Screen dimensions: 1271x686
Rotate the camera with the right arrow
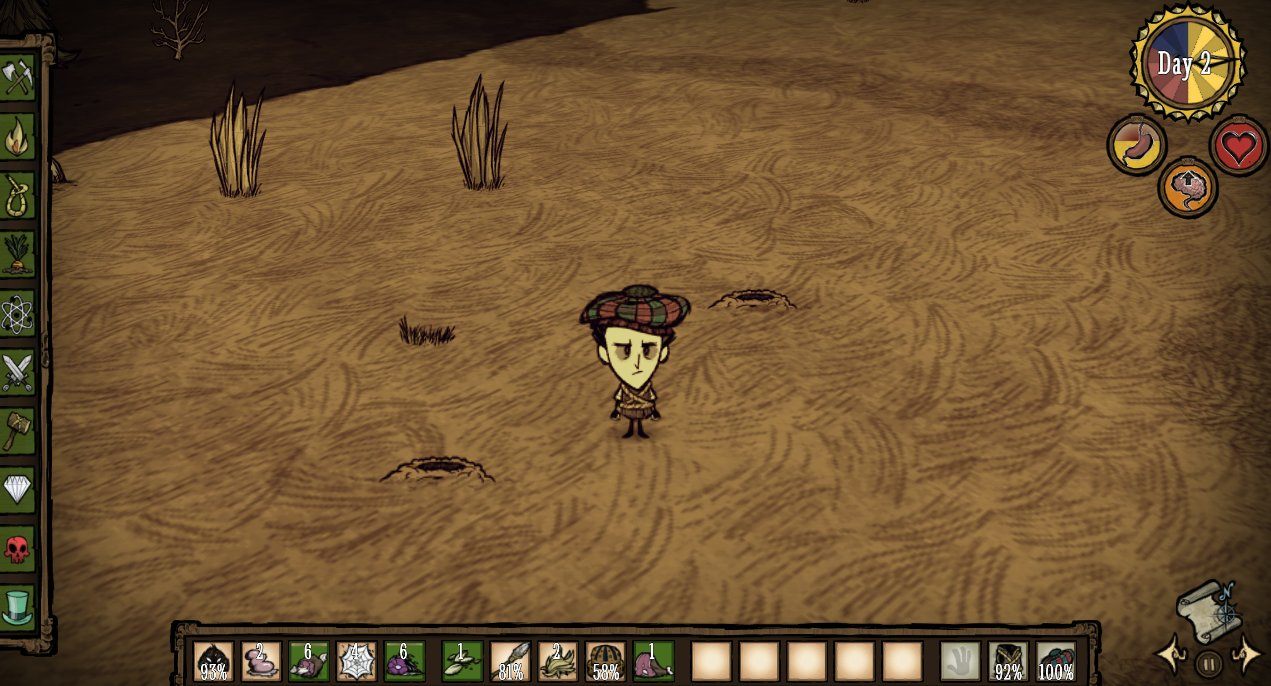click(1246, 655)
